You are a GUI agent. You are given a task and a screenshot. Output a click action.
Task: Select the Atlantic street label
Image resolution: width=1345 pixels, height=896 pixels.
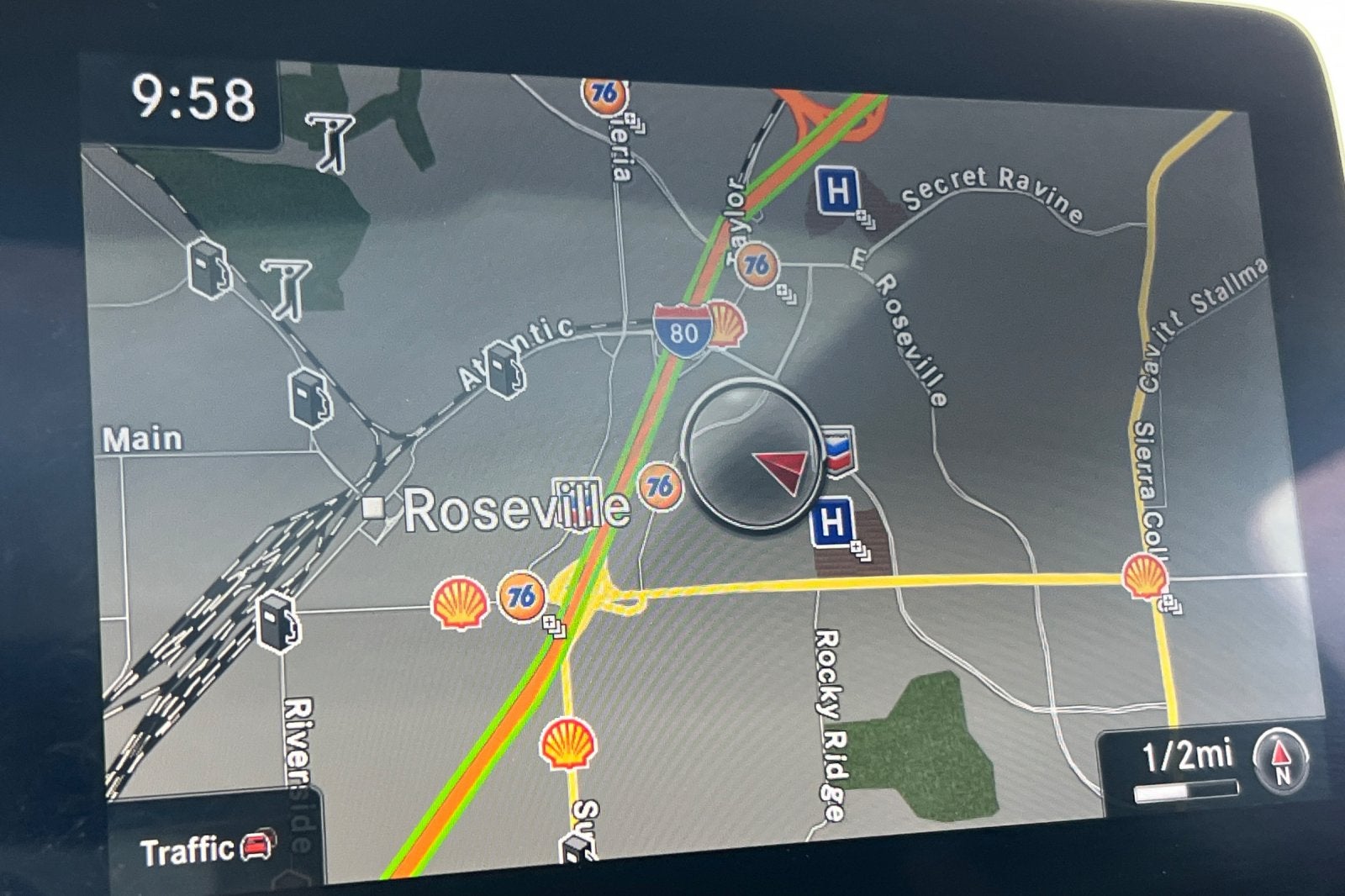[513, 349]
